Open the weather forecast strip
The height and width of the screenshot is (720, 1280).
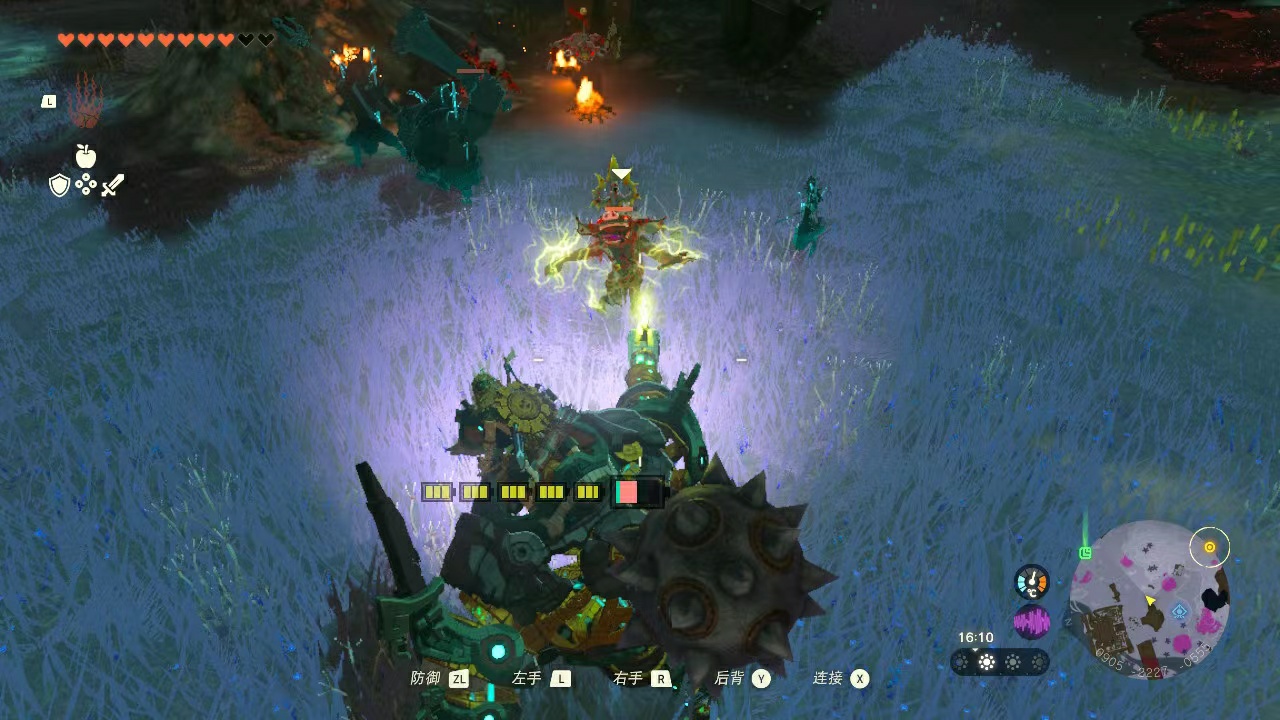coord(1000,662)
